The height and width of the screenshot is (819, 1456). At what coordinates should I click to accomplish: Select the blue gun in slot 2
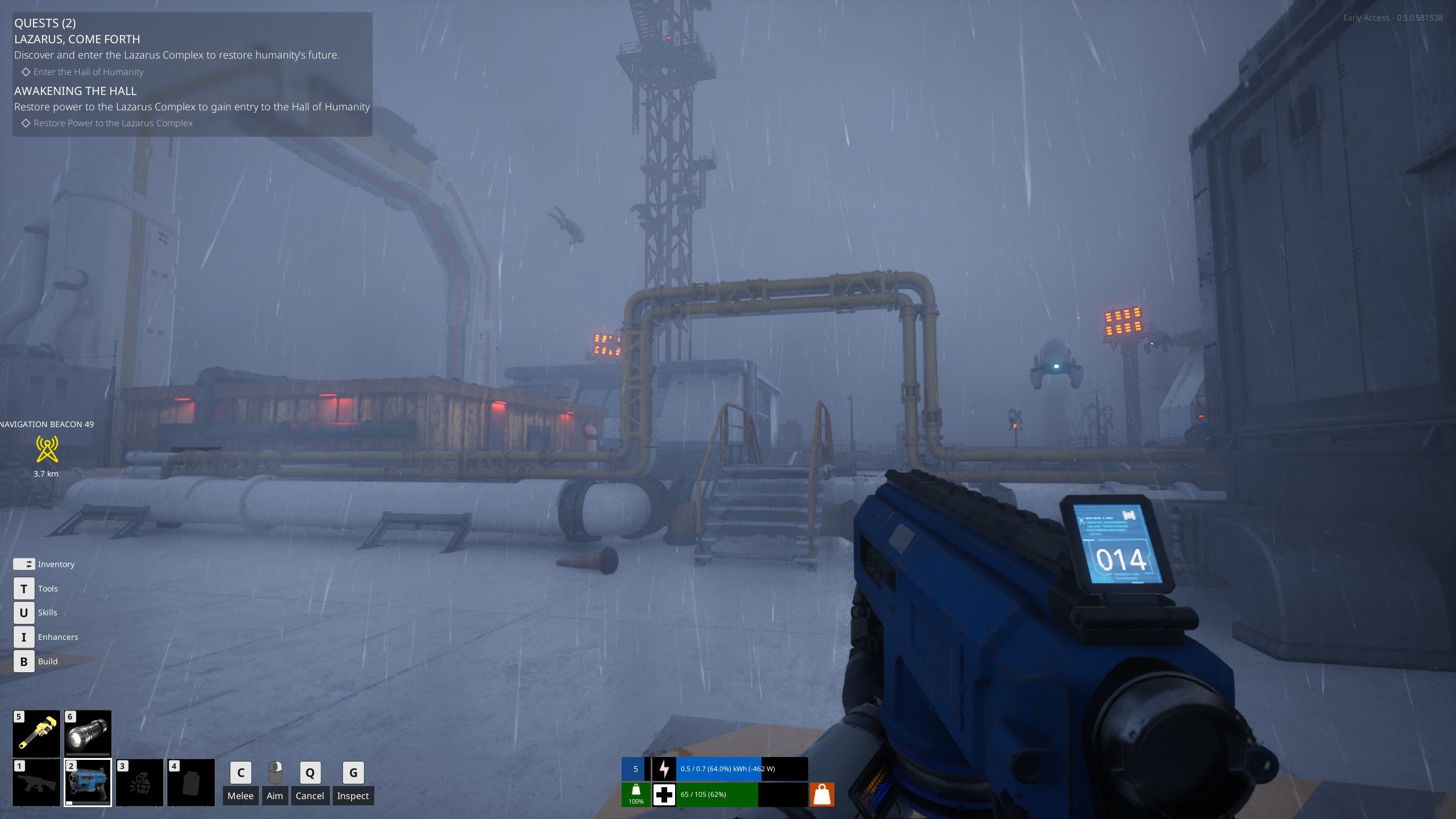[x=88, y=783]
